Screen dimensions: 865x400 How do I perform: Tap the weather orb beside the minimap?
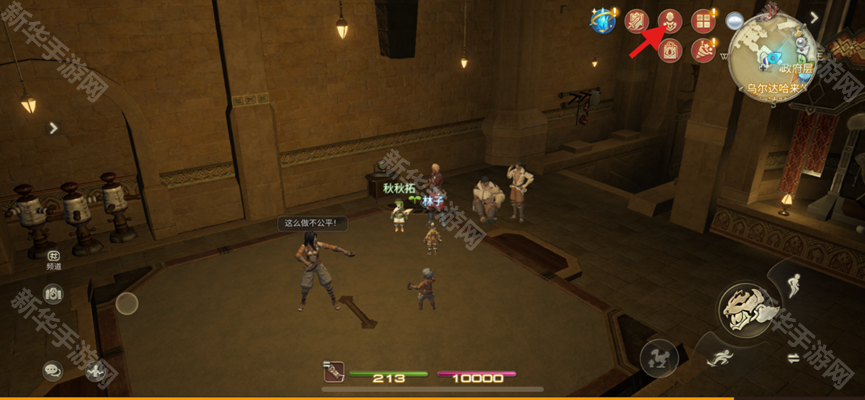735,20
